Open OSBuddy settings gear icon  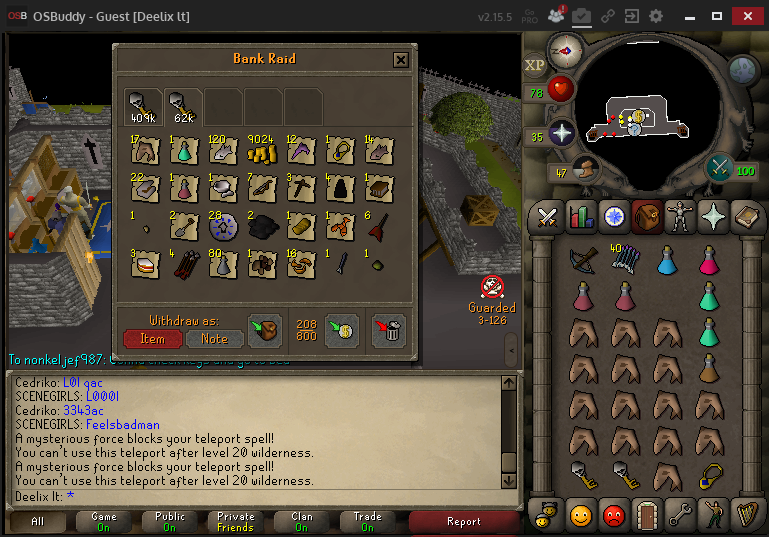click(x=656, y=17)
